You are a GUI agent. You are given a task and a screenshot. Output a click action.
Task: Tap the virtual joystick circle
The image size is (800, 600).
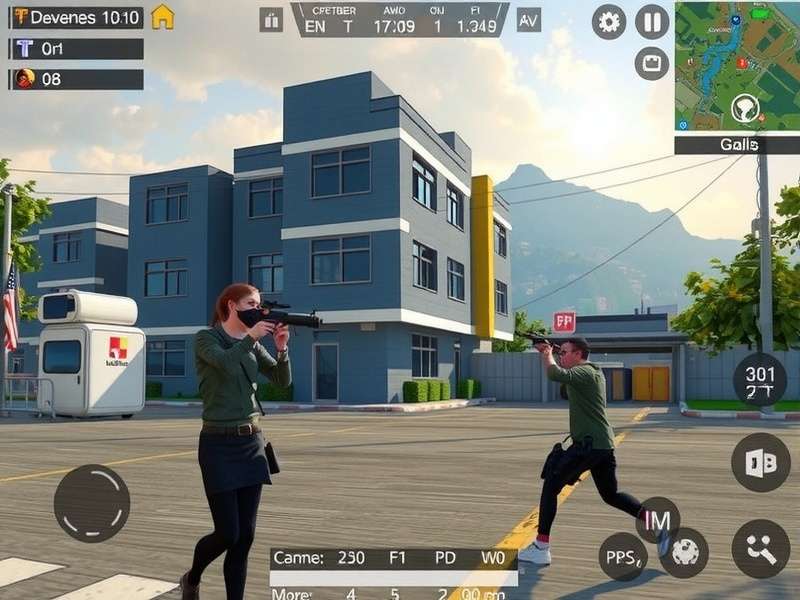(x=92, y=503)
